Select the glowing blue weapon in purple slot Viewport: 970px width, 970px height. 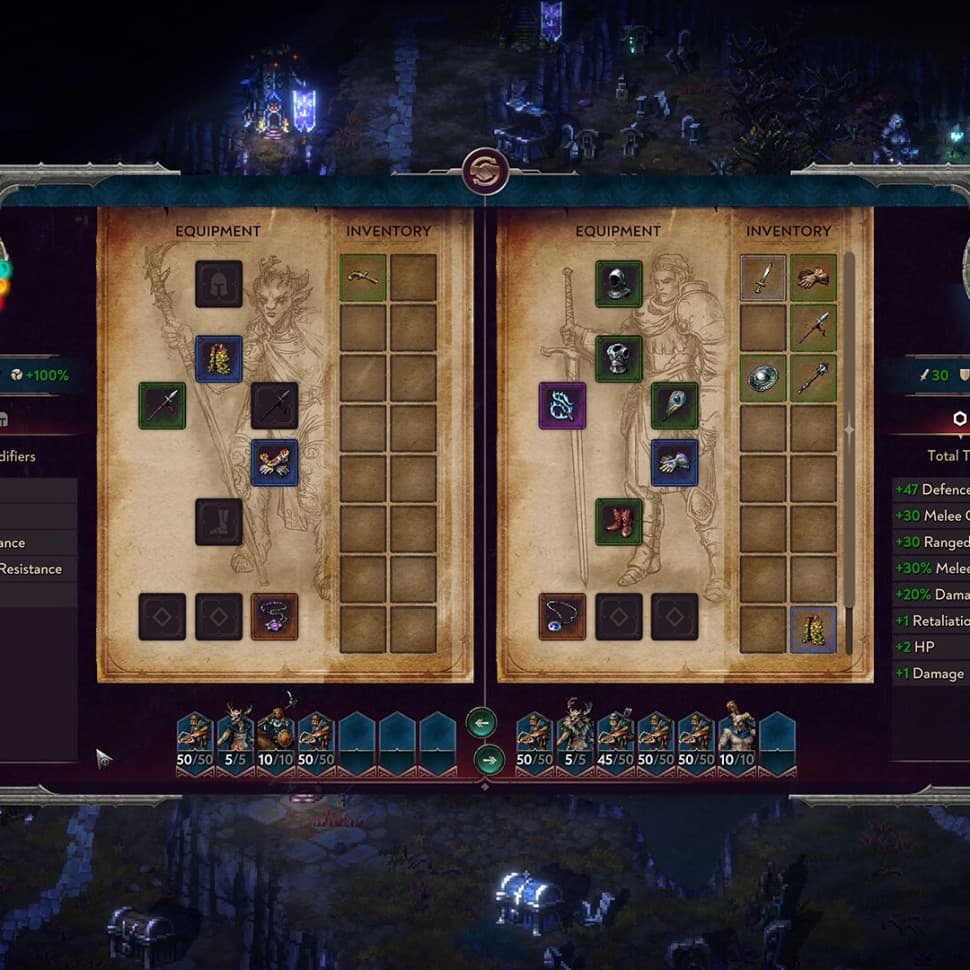tap(562, 406)
